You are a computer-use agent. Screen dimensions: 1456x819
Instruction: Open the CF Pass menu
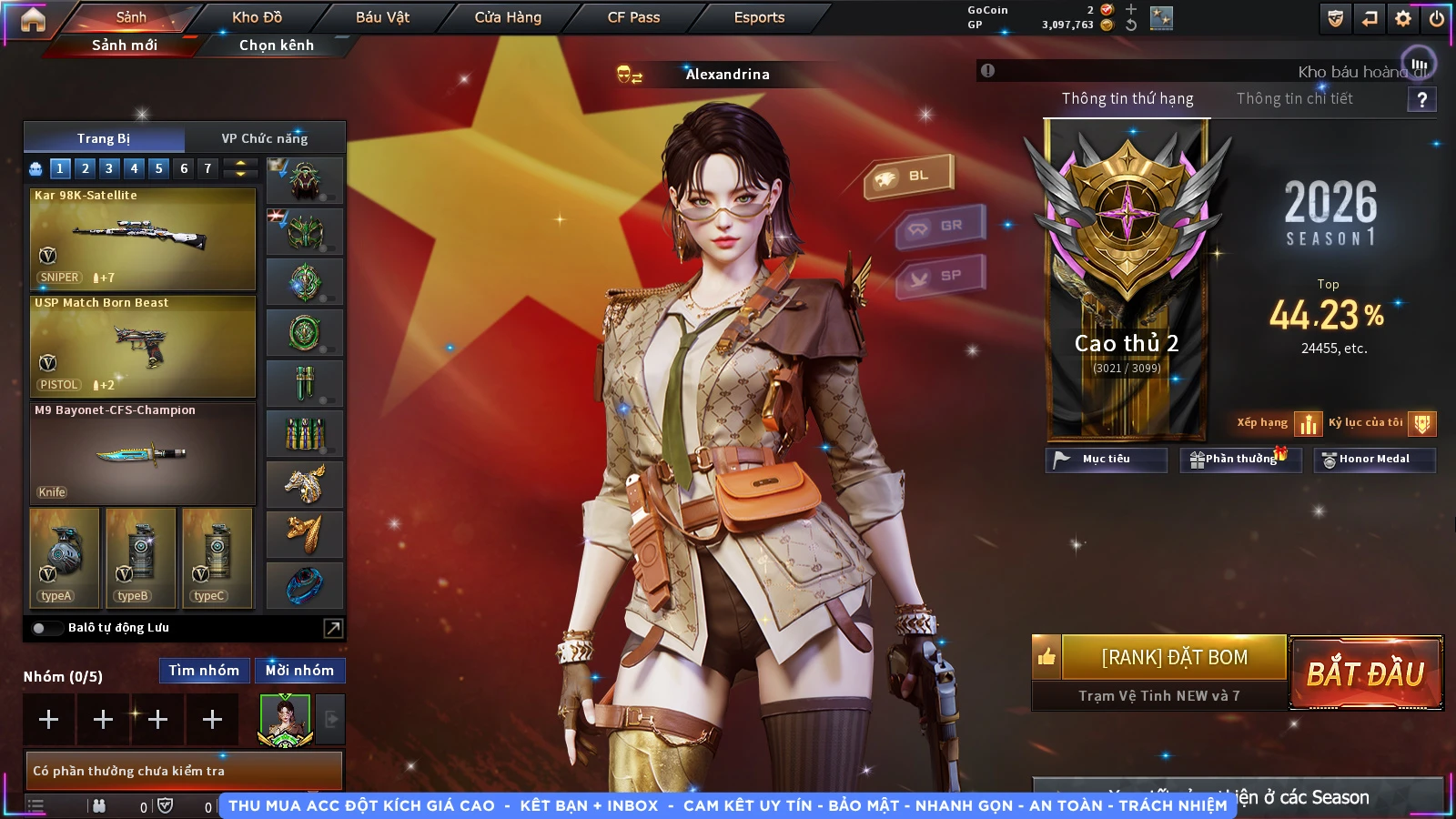click(x=633, y=17)
